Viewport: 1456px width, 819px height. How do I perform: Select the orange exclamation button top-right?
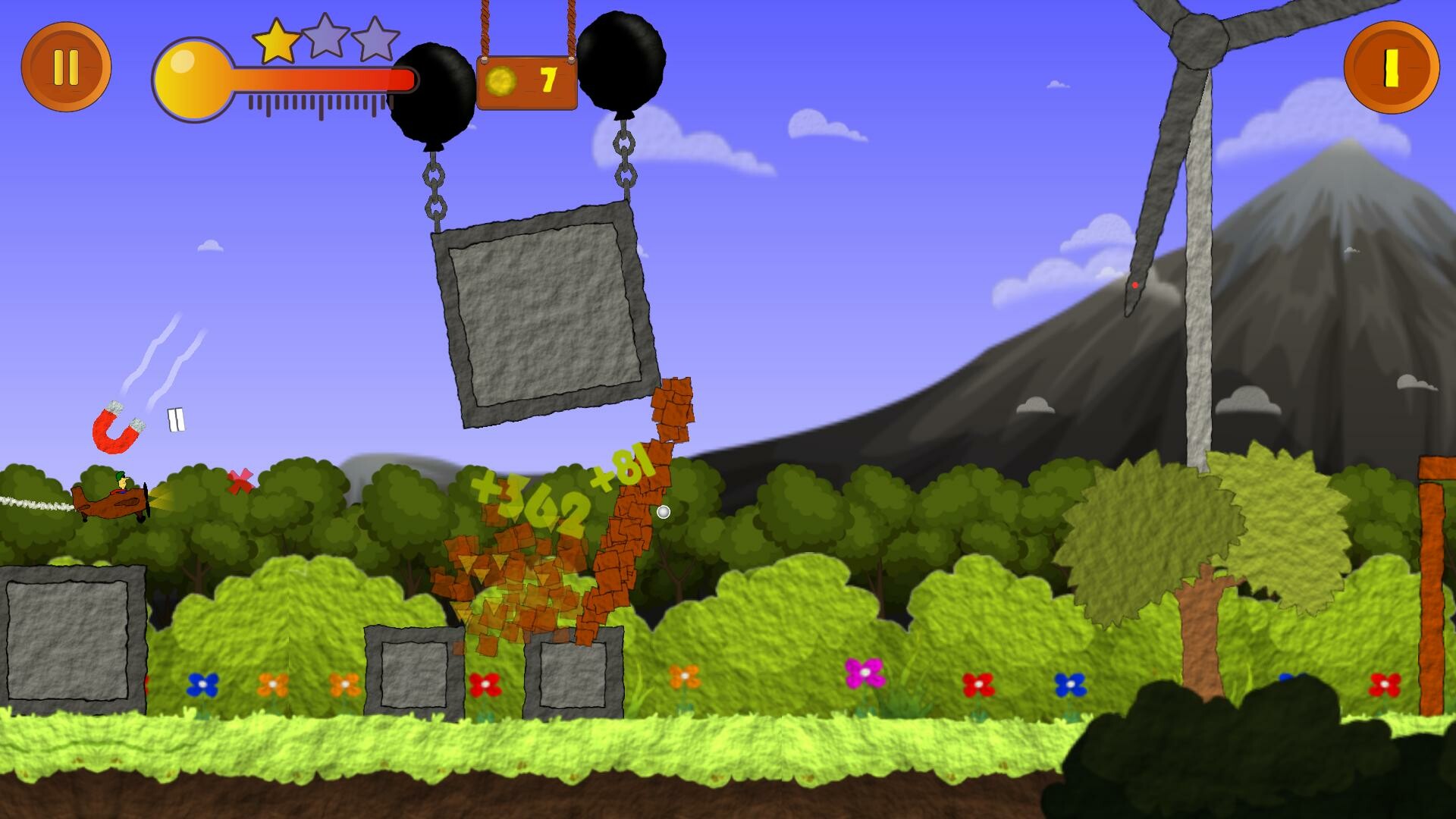(x=1392, y=68)
